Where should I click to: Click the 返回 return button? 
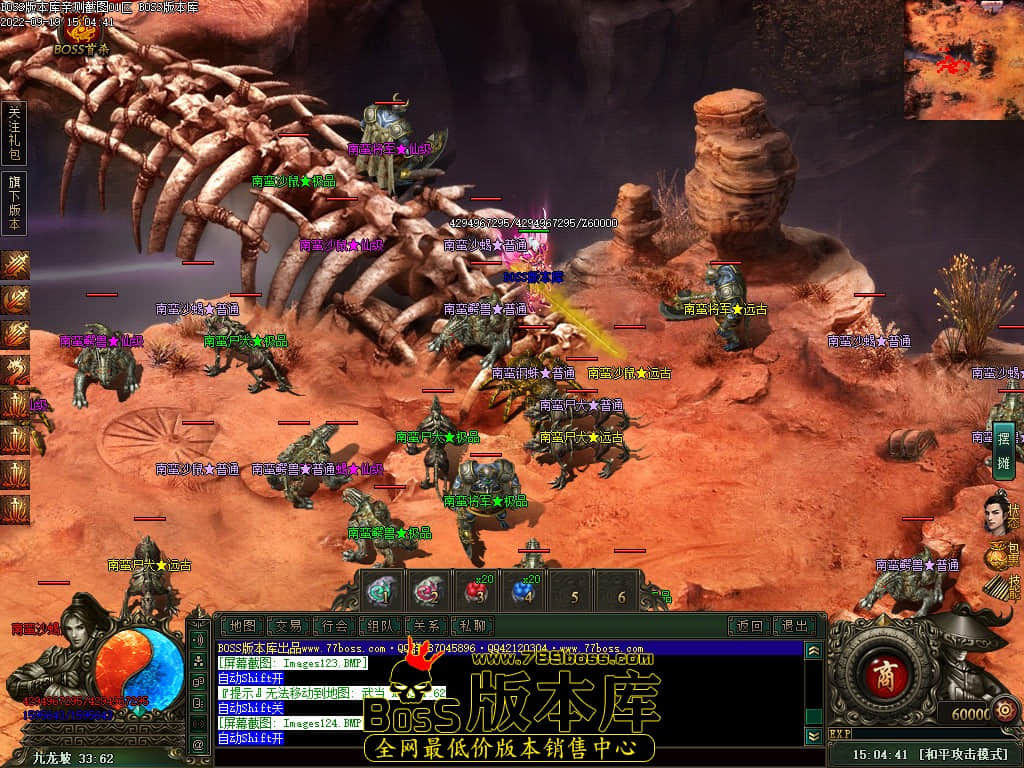(x=749, y=626)
